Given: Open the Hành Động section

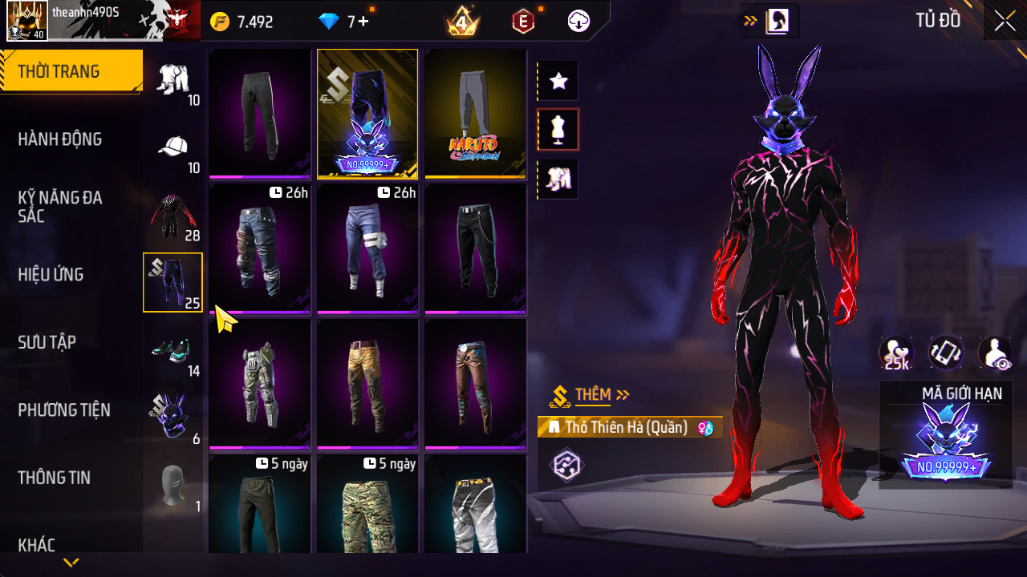Looking at the screenshot, I should point(60,139).
